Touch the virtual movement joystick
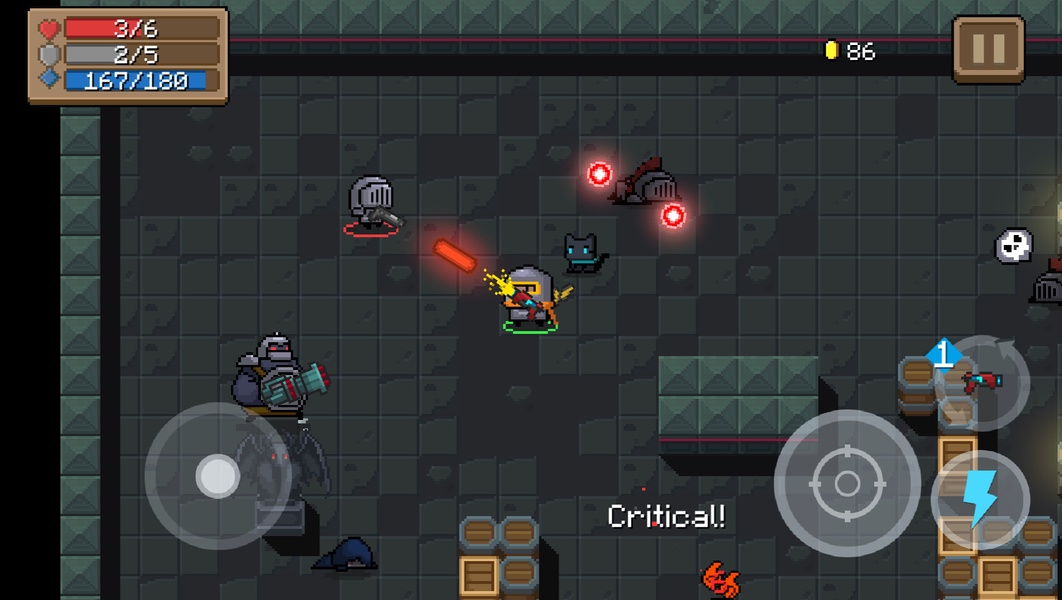The width and height of the screenshot is (1062, 600). (217, 476)
